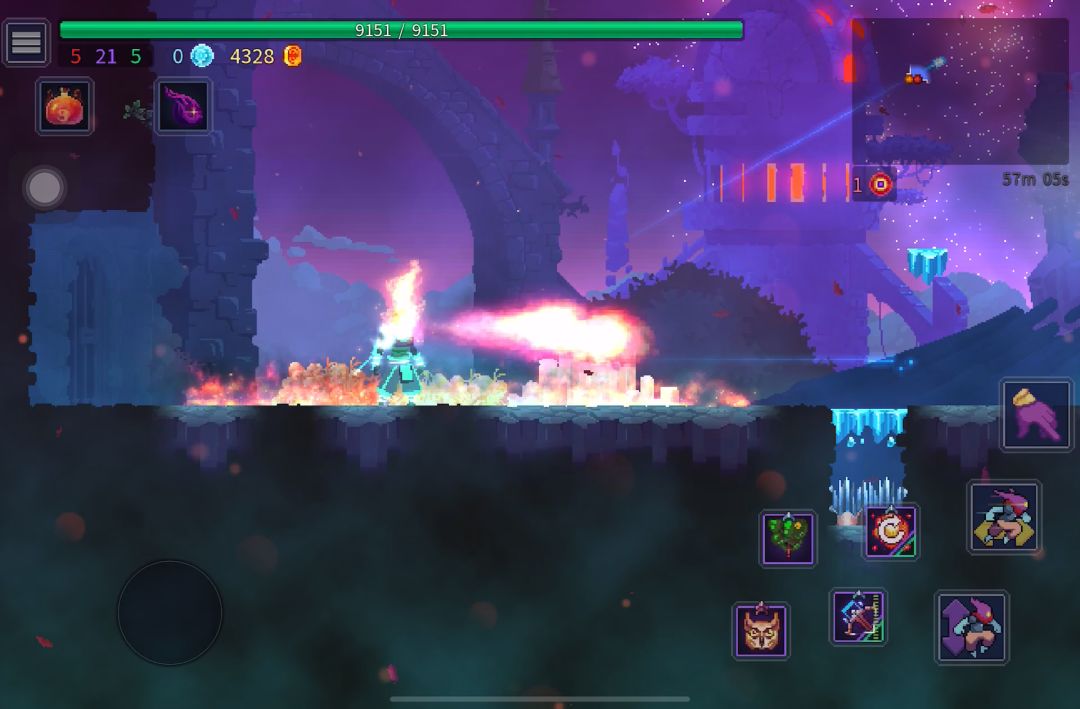Tap the purple grabbing hand interact button
Image resolution: width=1080 pixels, height=709 pixels.
coord(1036,414)
